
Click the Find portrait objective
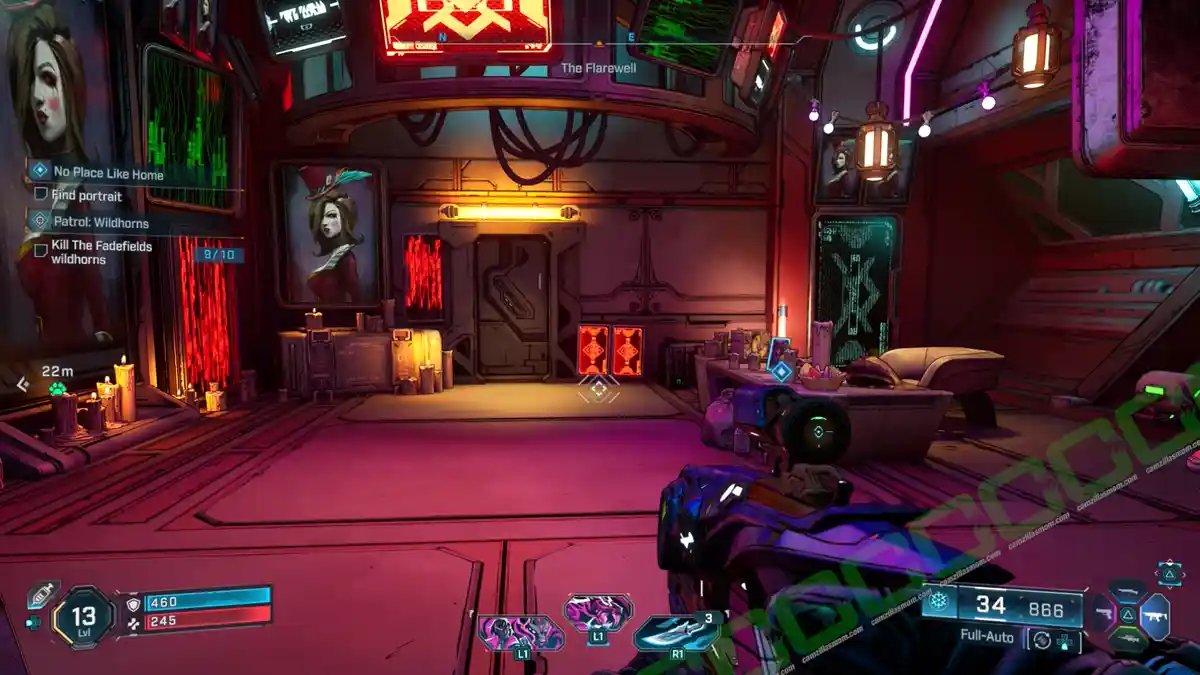coord(87,195)
